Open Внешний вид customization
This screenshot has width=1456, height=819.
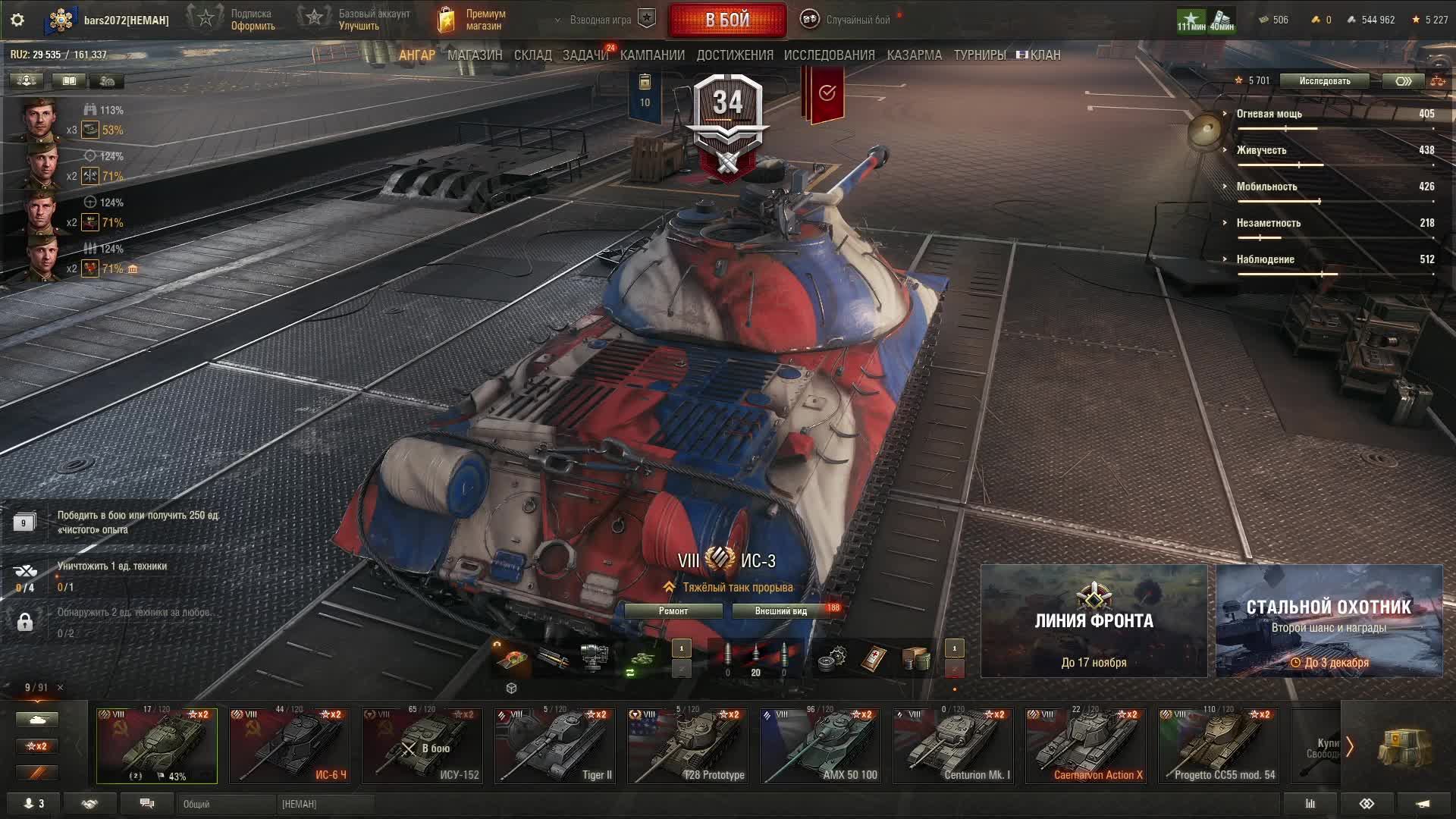pyautogui.click(x=780, y=611)
